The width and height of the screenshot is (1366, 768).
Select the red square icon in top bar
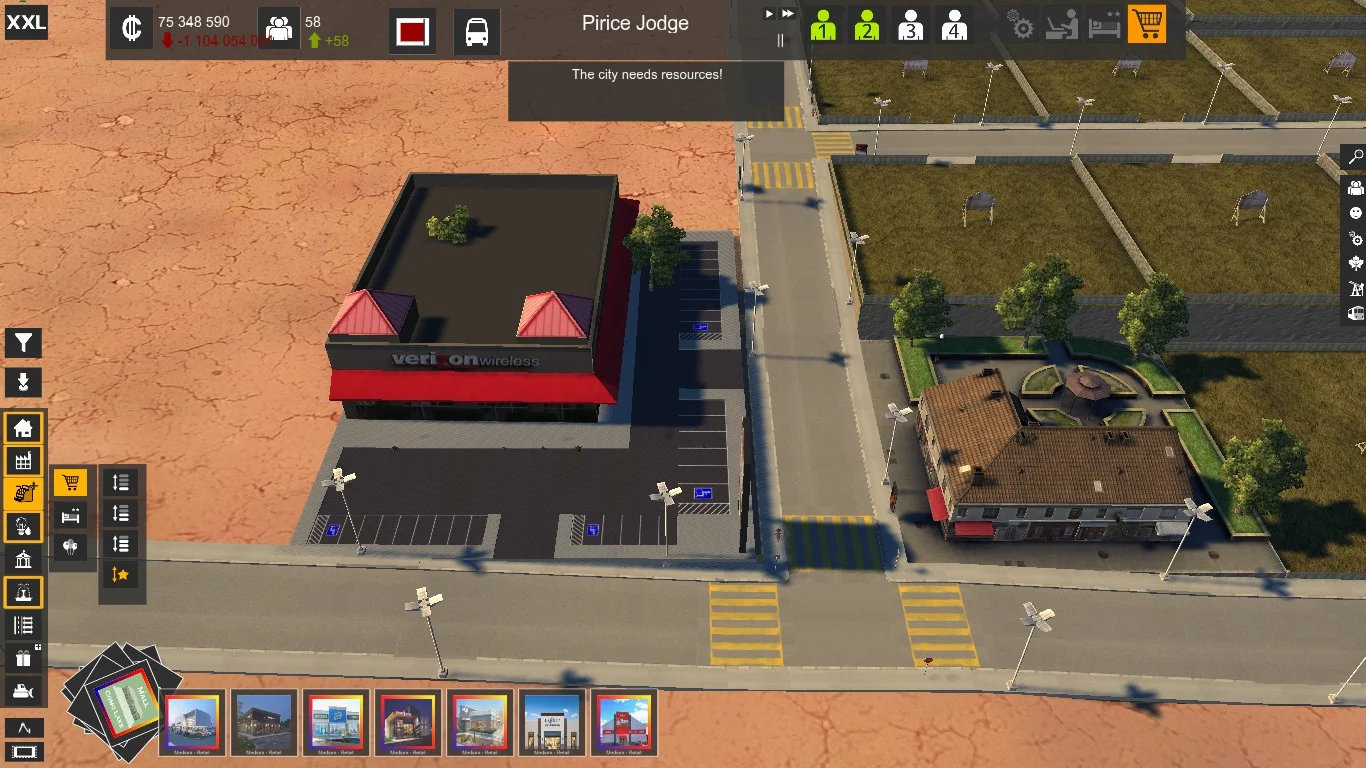pos(412,32)
